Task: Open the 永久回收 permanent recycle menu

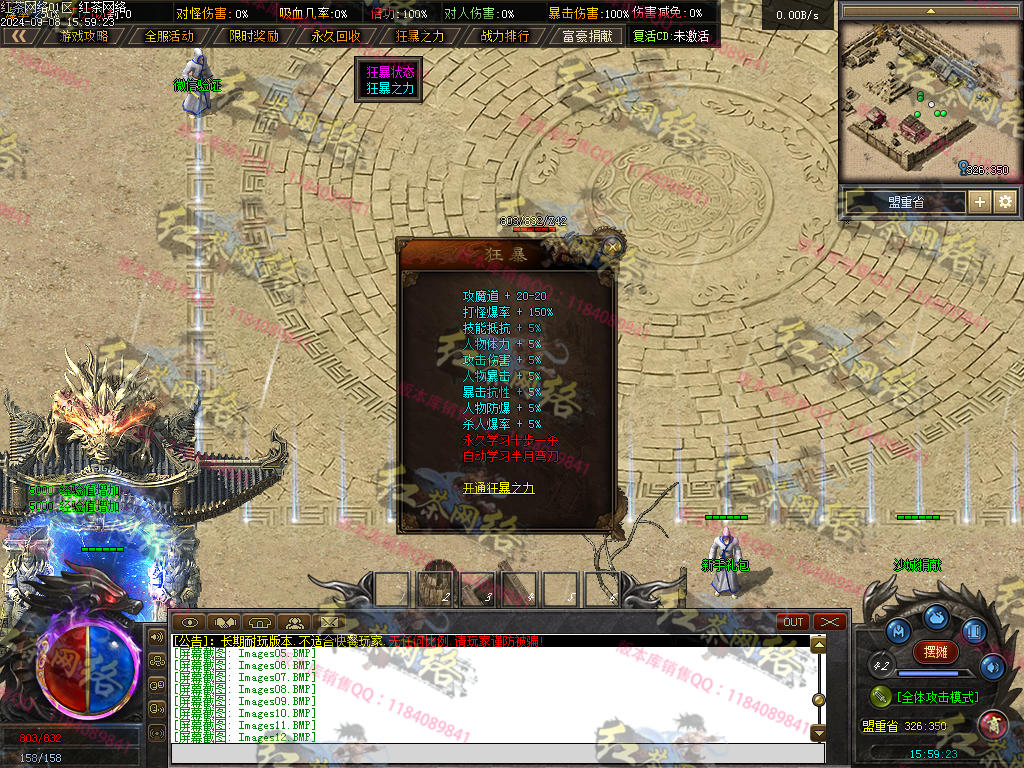Action: [x=336, y=36]
